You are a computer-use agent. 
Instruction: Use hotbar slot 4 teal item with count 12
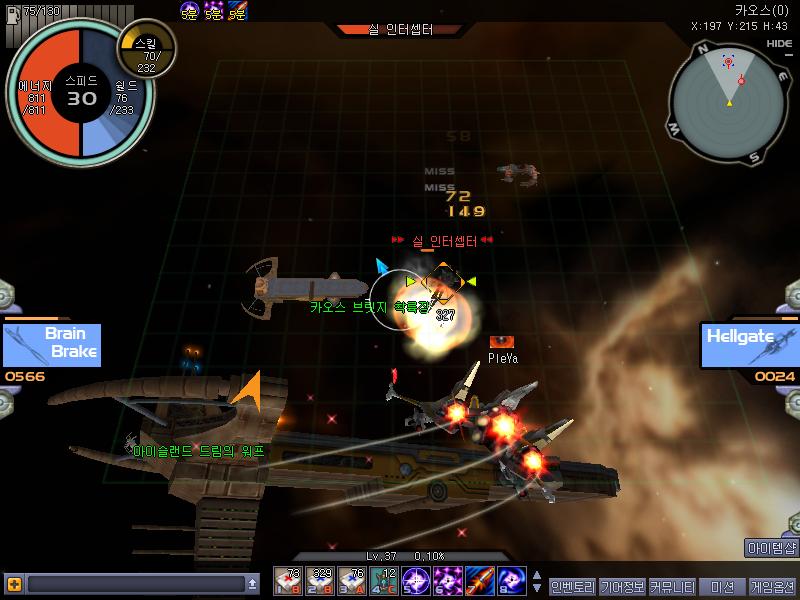pos(384,581)
